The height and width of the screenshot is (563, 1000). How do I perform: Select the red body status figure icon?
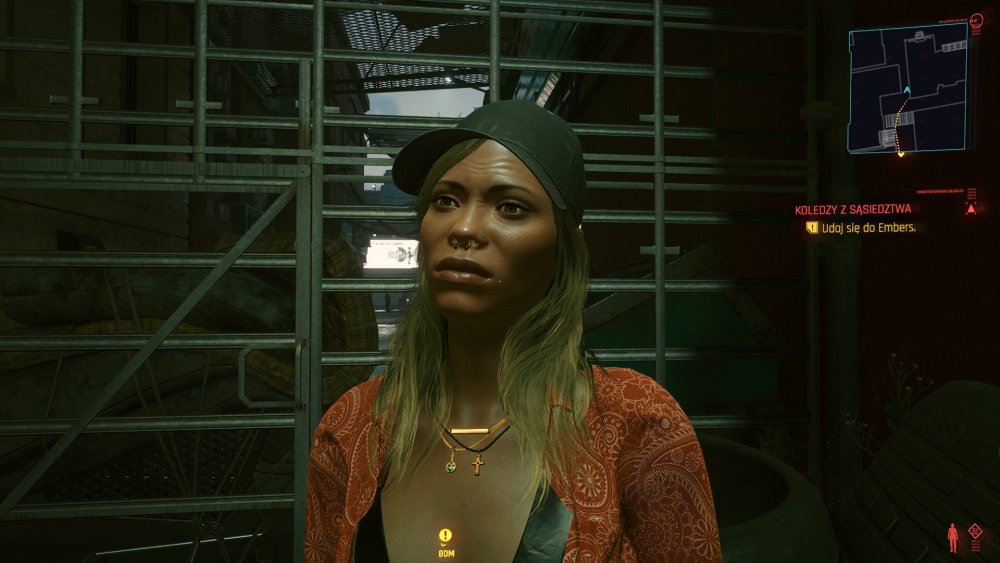coord(953,538)
